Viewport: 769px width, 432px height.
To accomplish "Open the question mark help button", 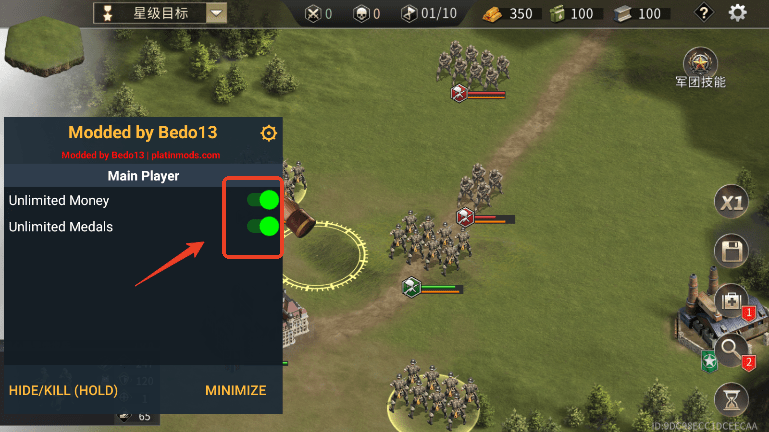I will 704,13.
